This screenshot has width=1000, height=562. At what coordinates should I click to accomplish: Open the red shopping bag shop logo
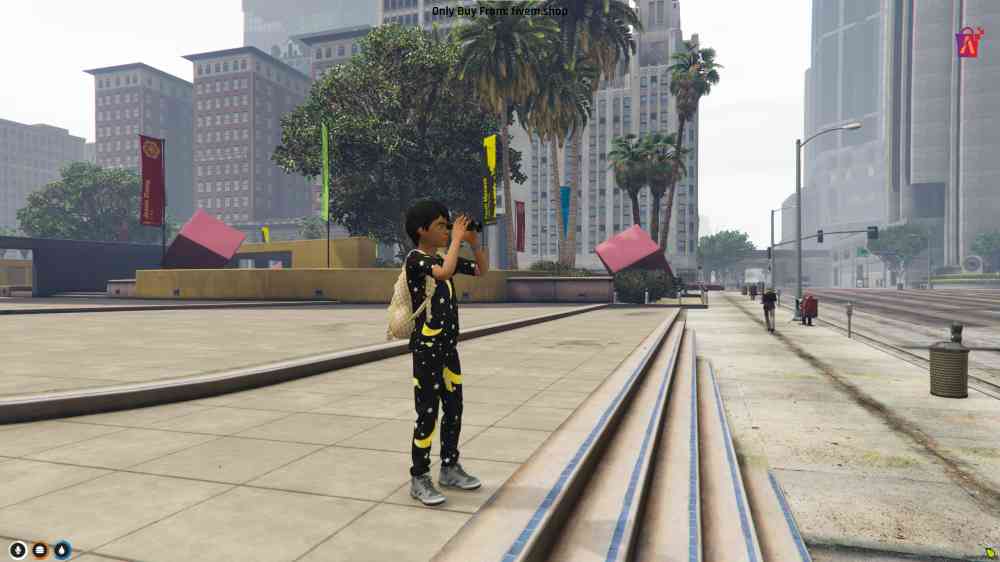(968, 42)
